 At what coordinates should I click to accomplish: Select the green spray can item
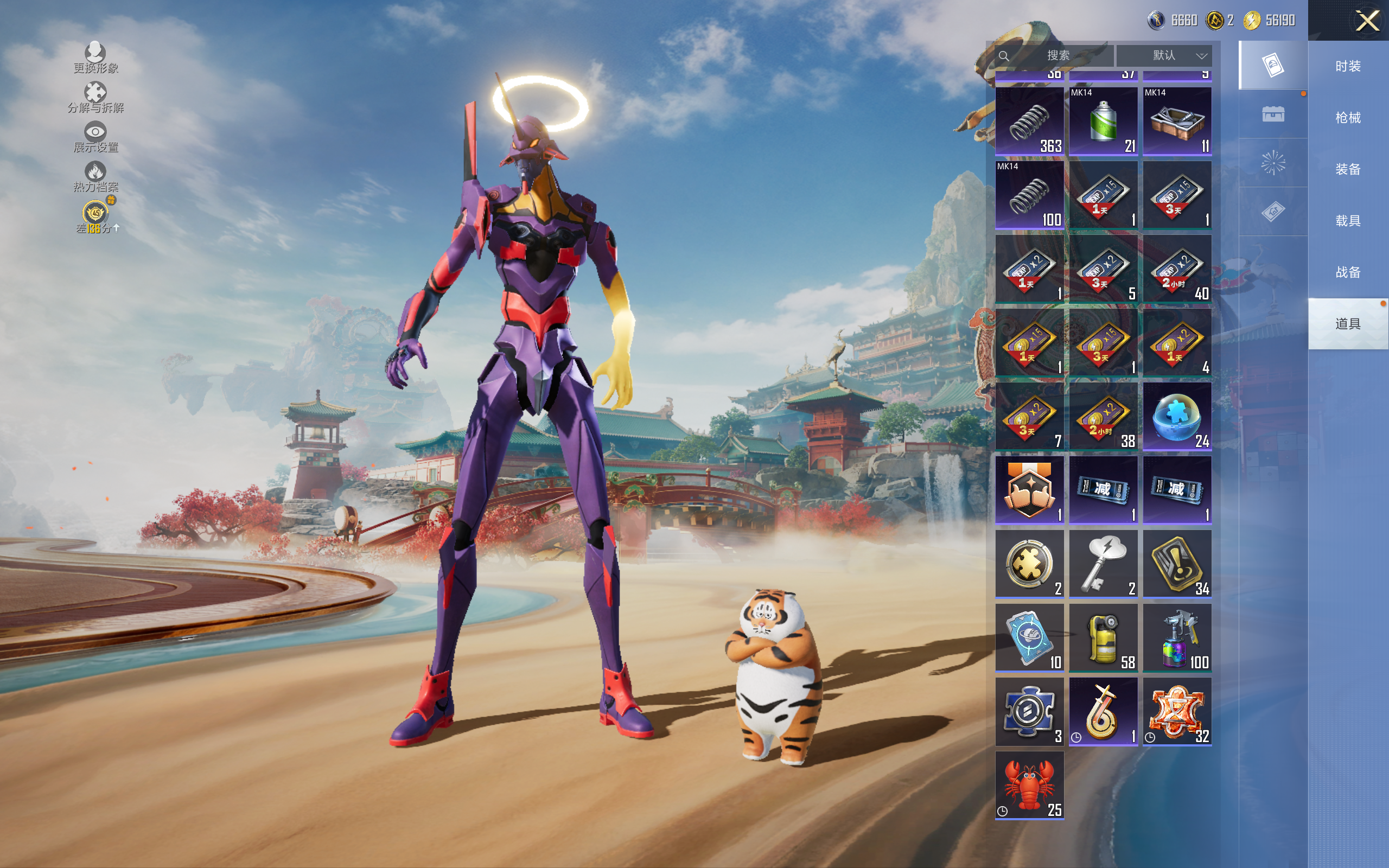(x=1103, y=121)
